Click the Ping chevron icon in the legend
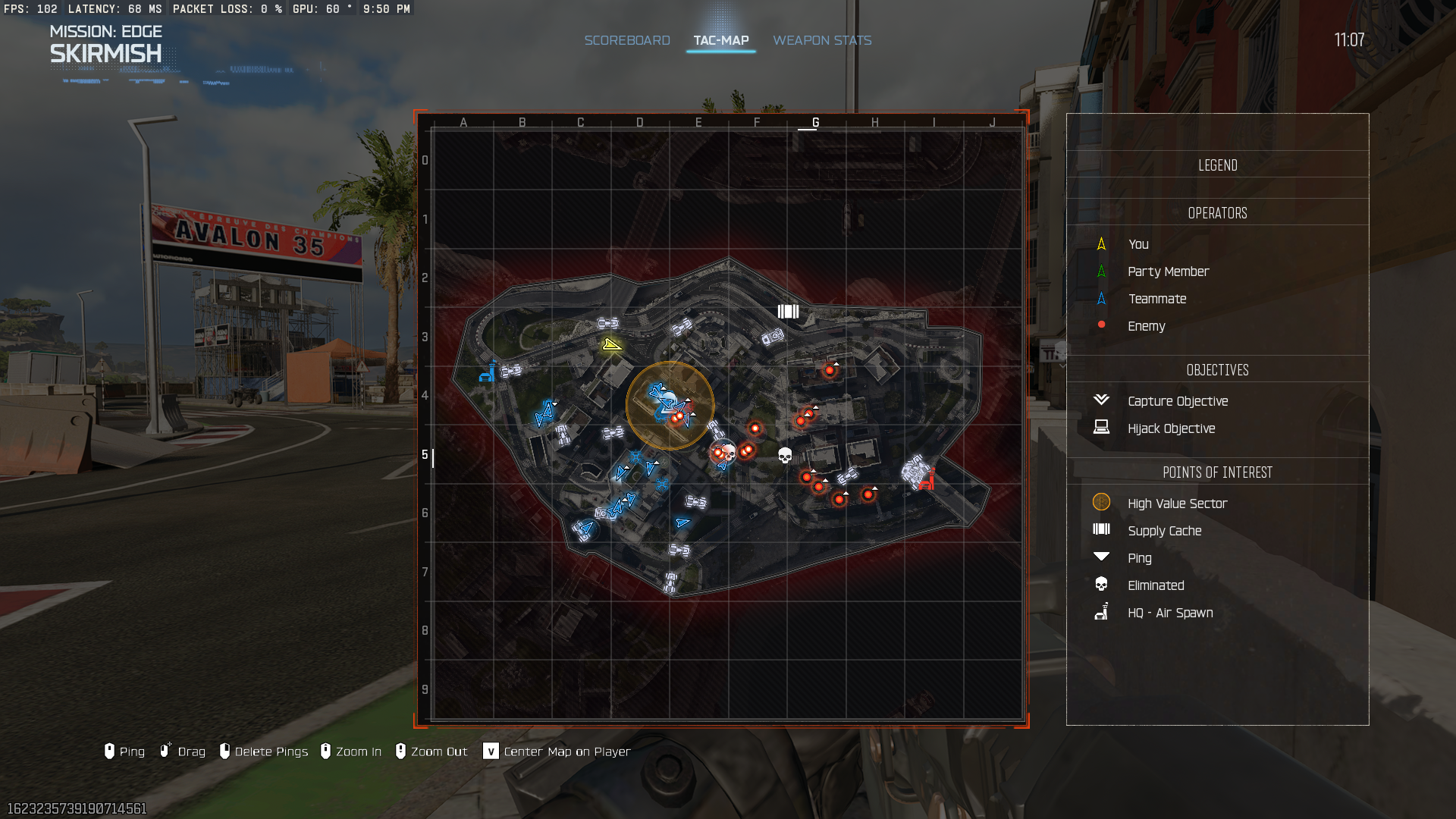1456x819 pixels. 1101,557
